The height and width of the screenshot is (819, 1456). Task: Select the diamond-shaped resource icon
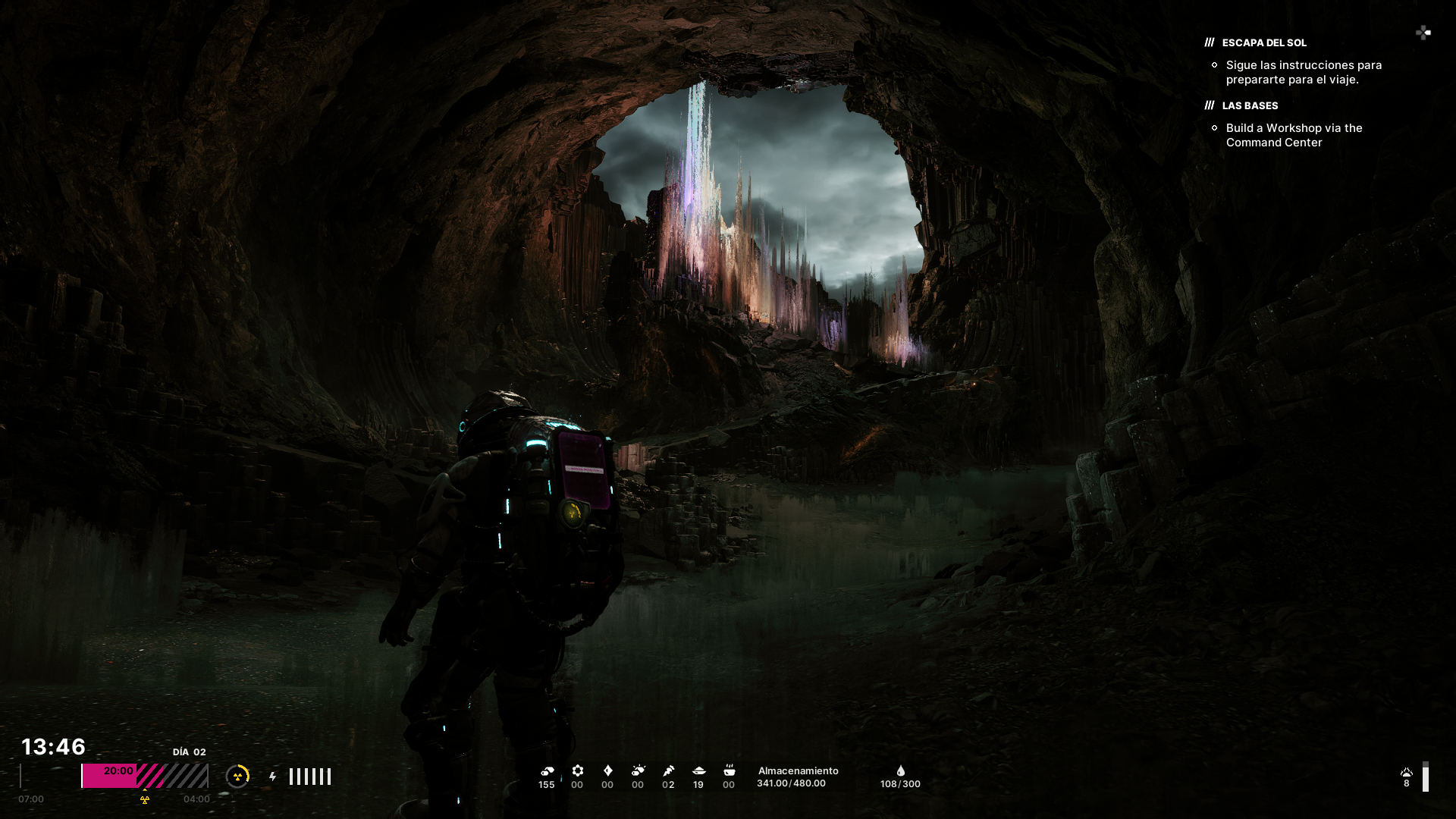607,770
